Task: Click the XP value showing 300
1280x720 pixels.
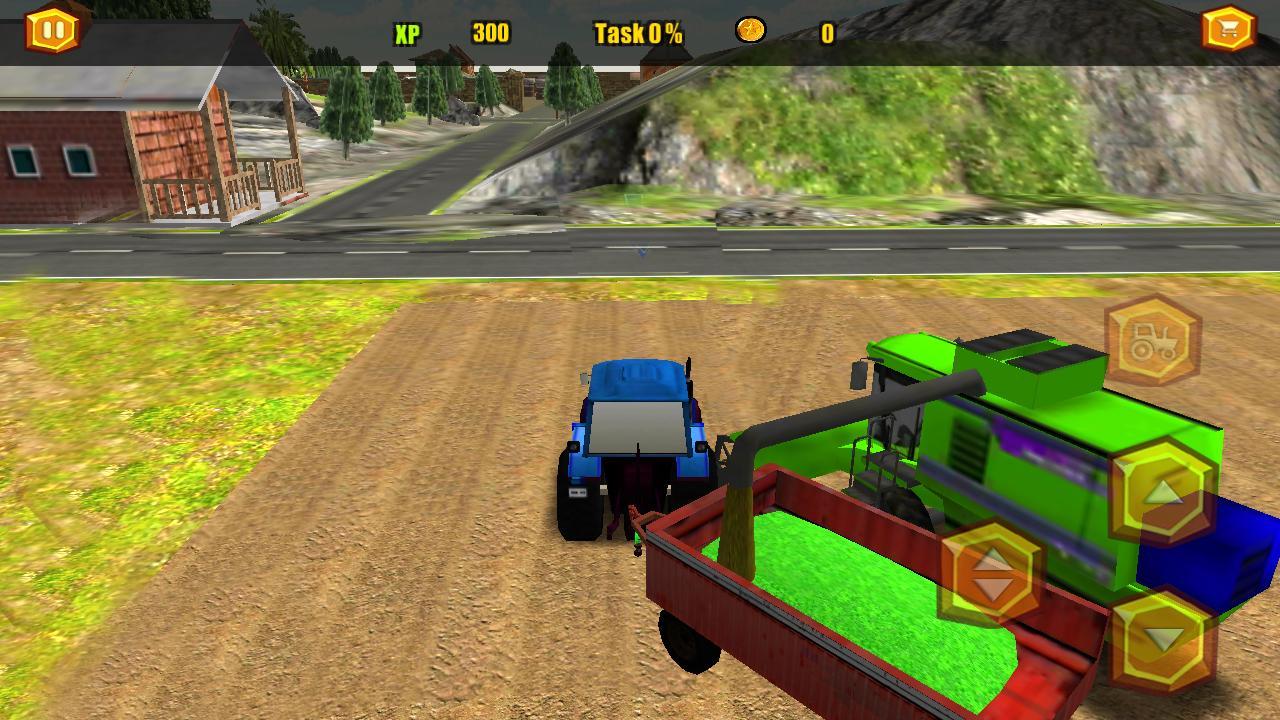Action: point(489,31)
